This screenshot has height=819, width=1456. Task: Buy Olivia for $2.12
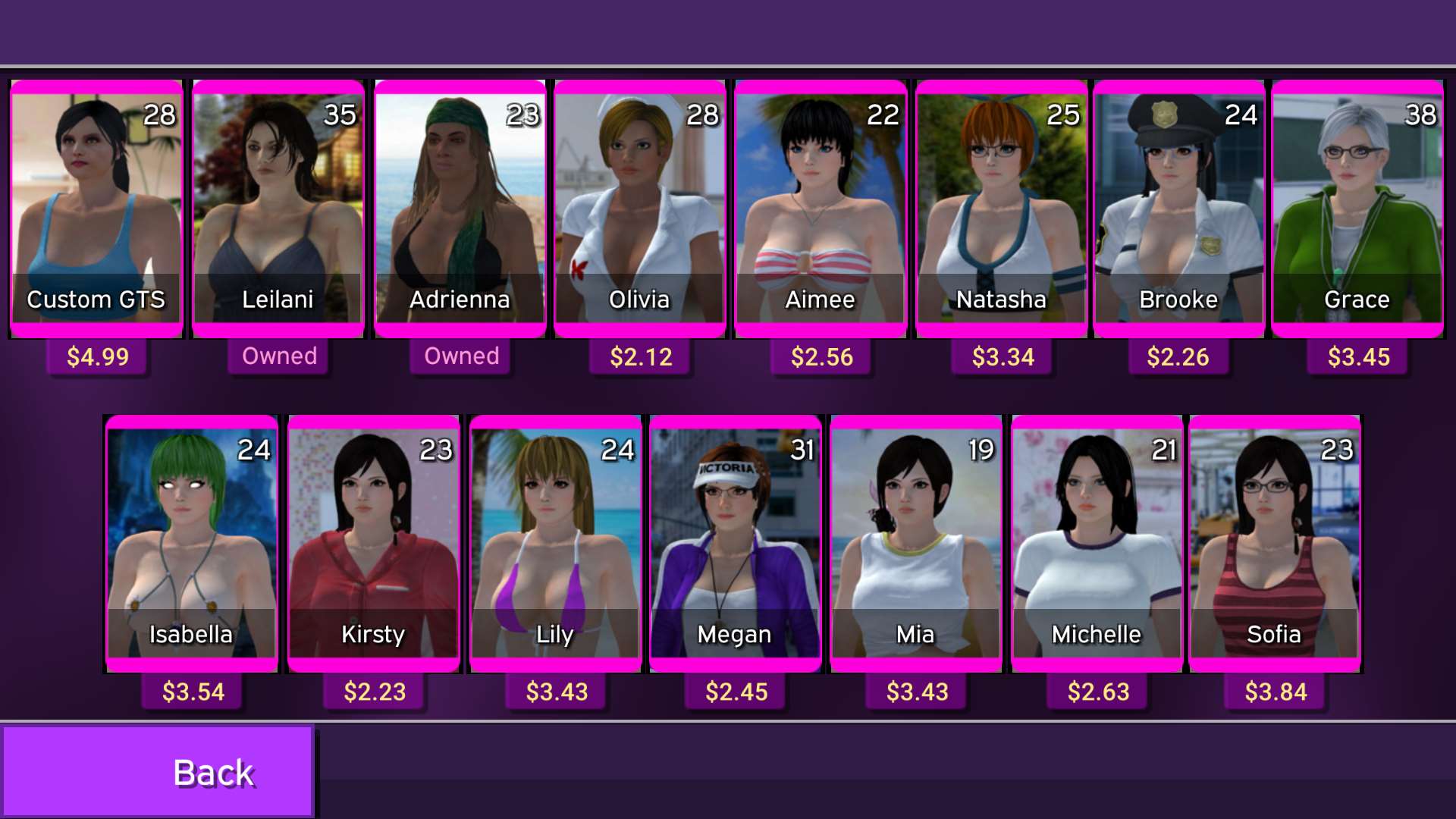tap(639, 356)
